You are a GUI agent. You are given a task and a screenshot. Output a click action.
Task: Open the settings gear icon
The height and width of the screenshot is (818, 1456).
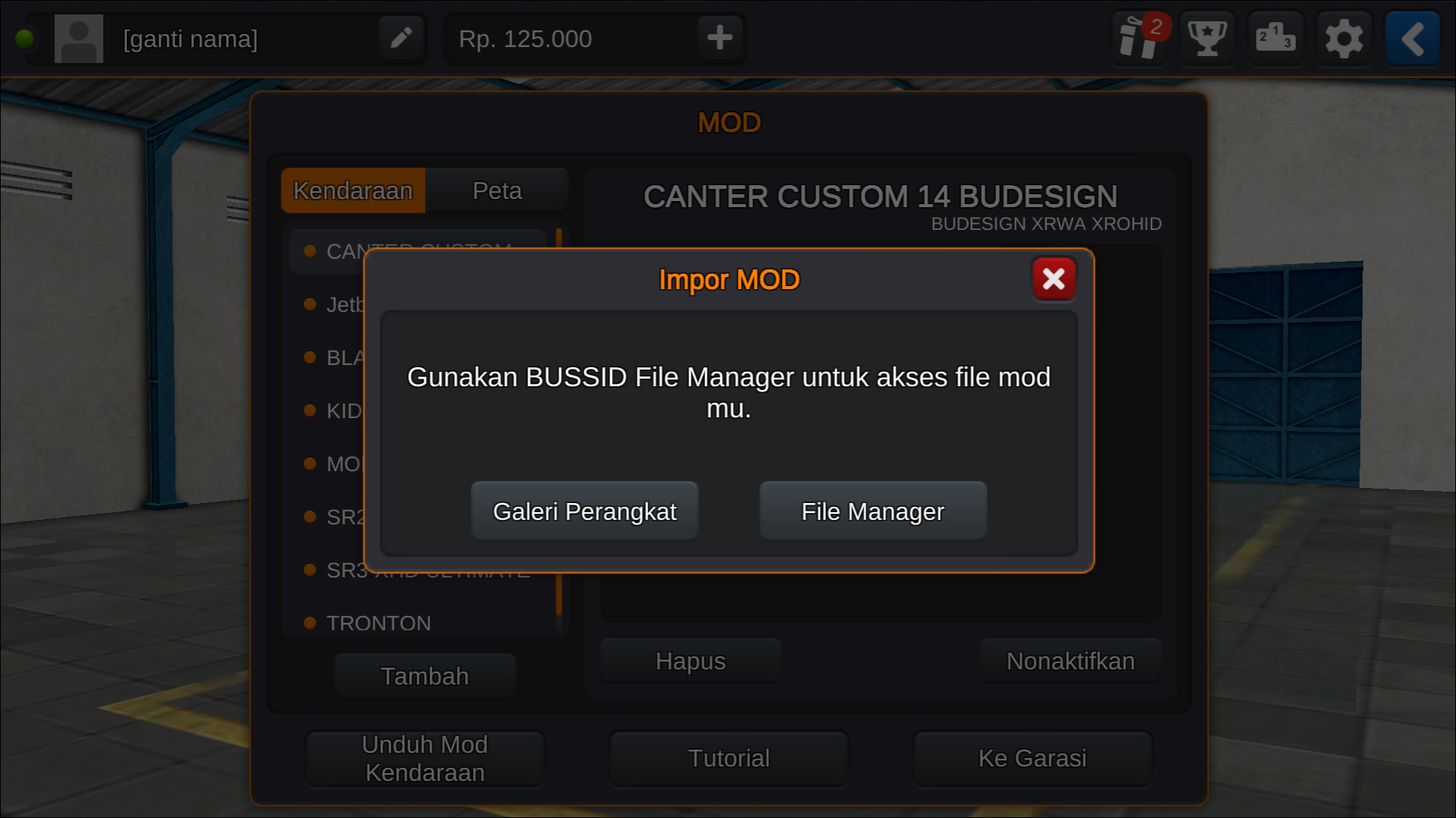pos(1344,38)
